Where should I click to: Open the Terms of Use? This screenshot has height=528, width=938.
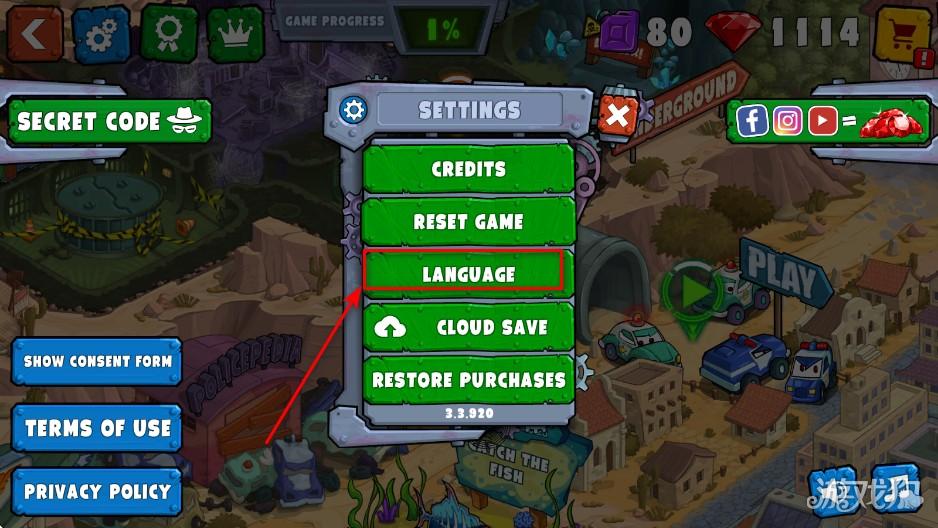click(x=97, y=428)
